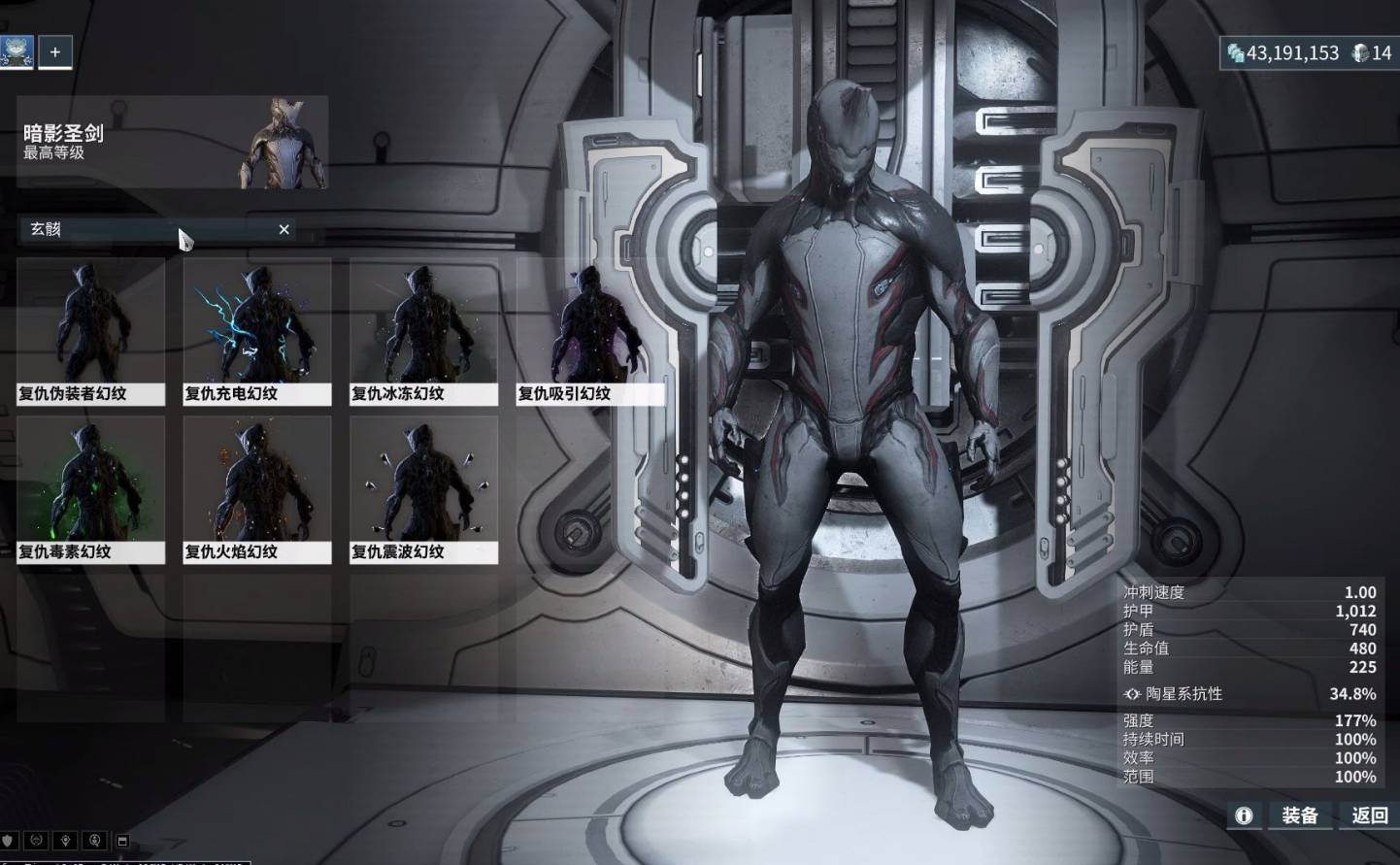Confirm with the 装备 equip button
Image resolution: width=1400 pixels, height=865 pixels.
click(1300, 815)
